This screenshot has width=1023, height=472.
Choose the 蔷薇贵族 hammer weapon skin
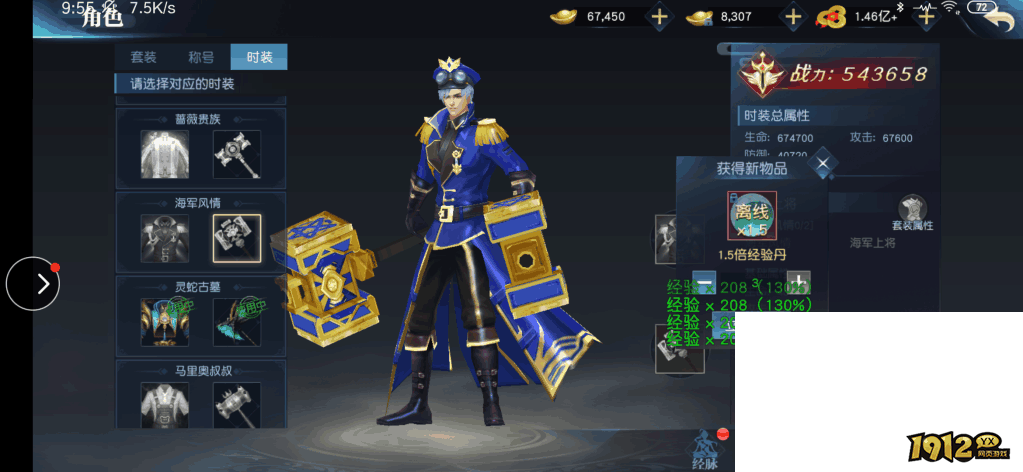point(237,154)
